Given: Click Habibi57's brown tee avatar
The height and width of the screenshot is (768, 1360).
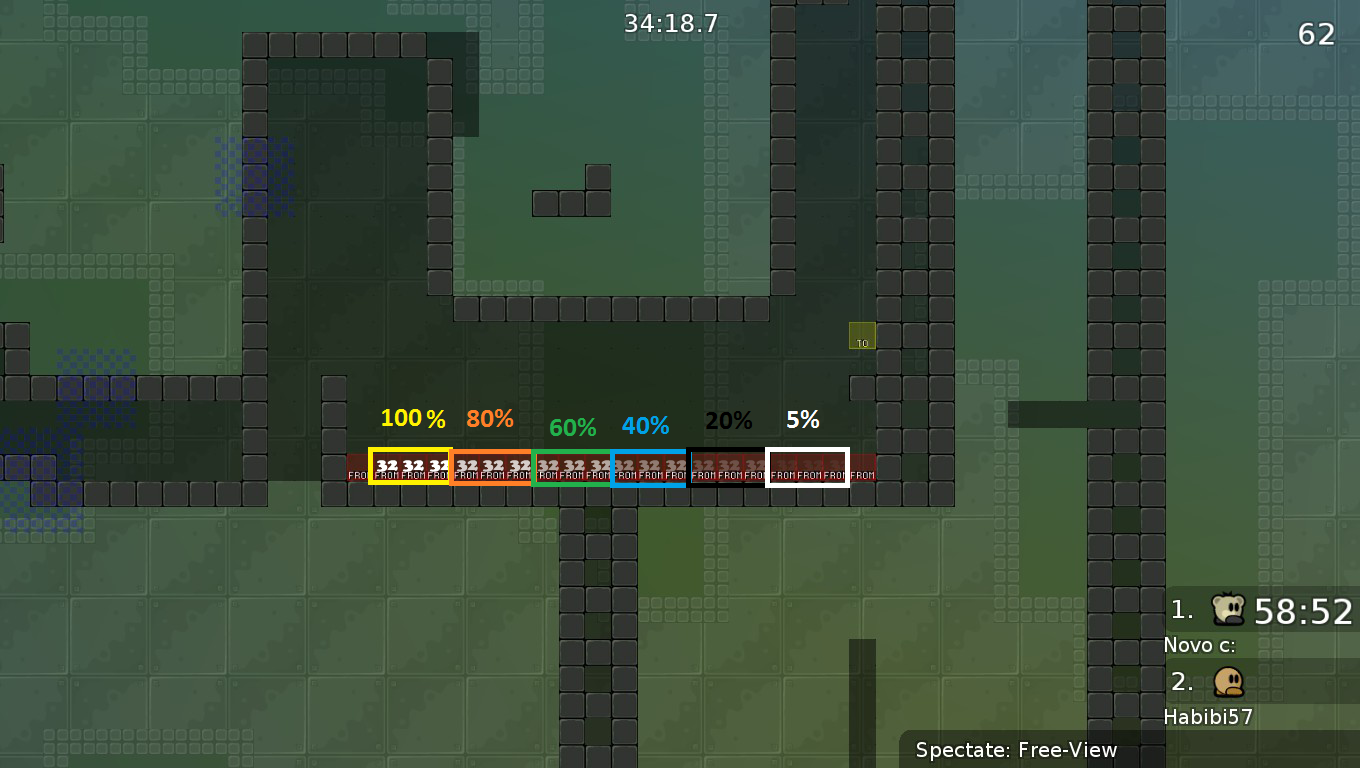Looking at the screenshot, I should pyautogui.click(x=1229, y=682).
